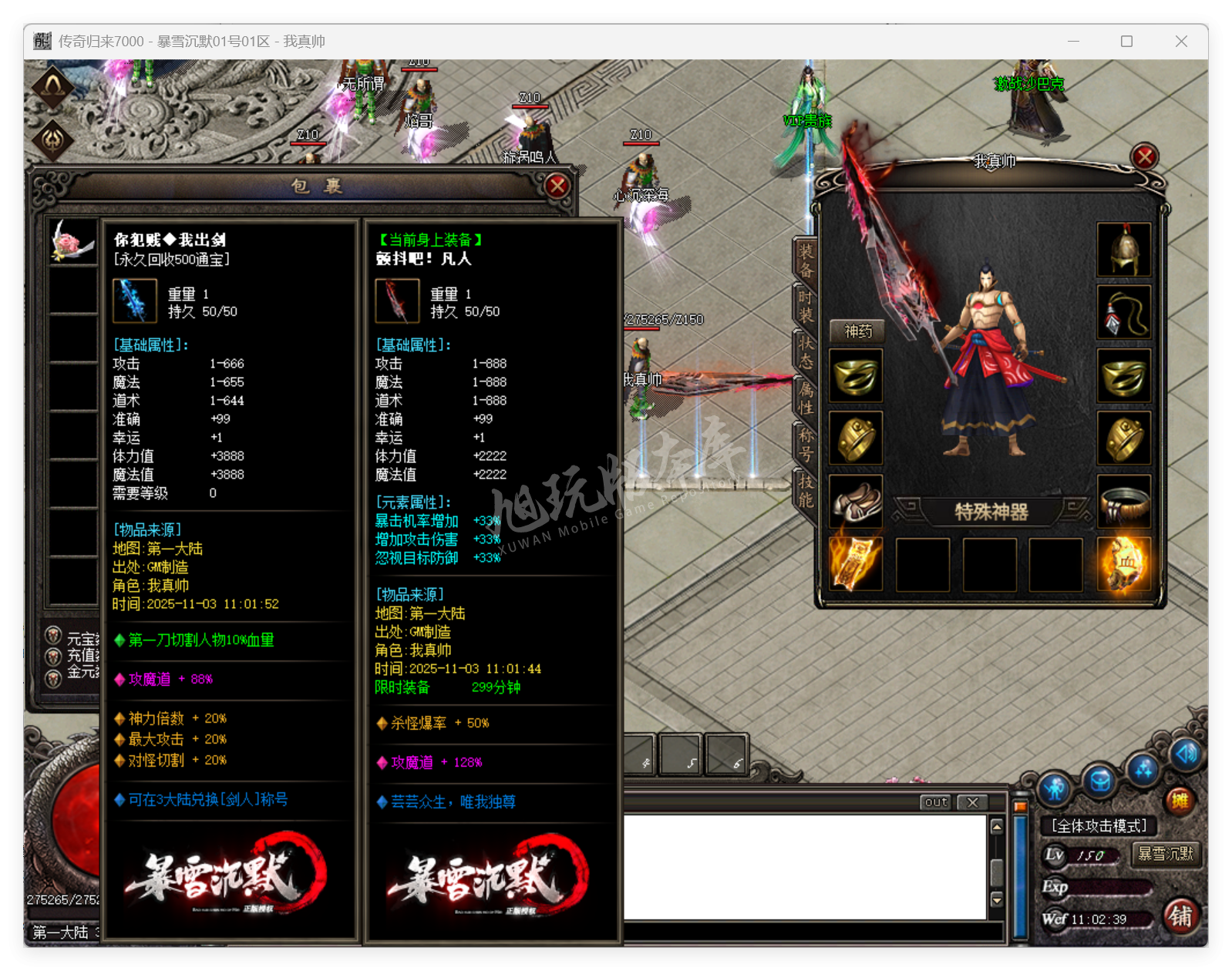Mute game sound with the speaker icon
Screen dimensions: 1232x971
[1185, 754]
